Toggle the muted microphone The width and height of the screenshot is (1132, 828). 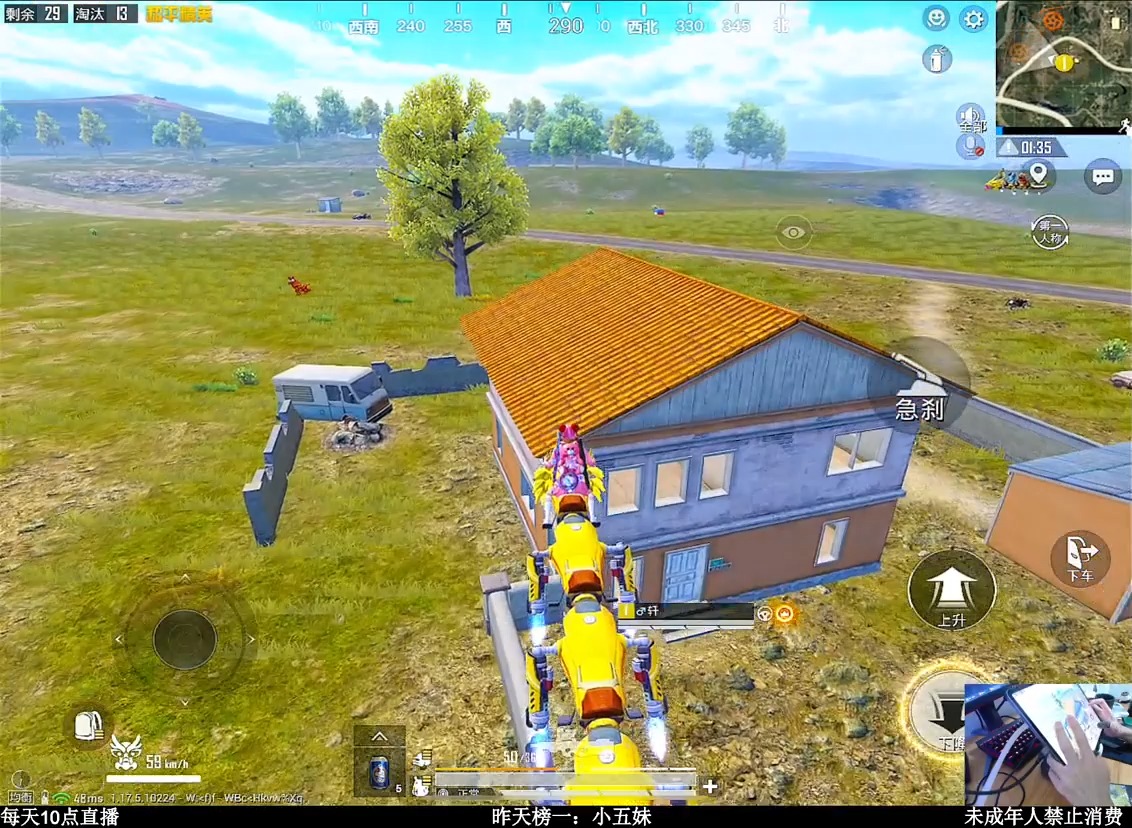(969, 147)
